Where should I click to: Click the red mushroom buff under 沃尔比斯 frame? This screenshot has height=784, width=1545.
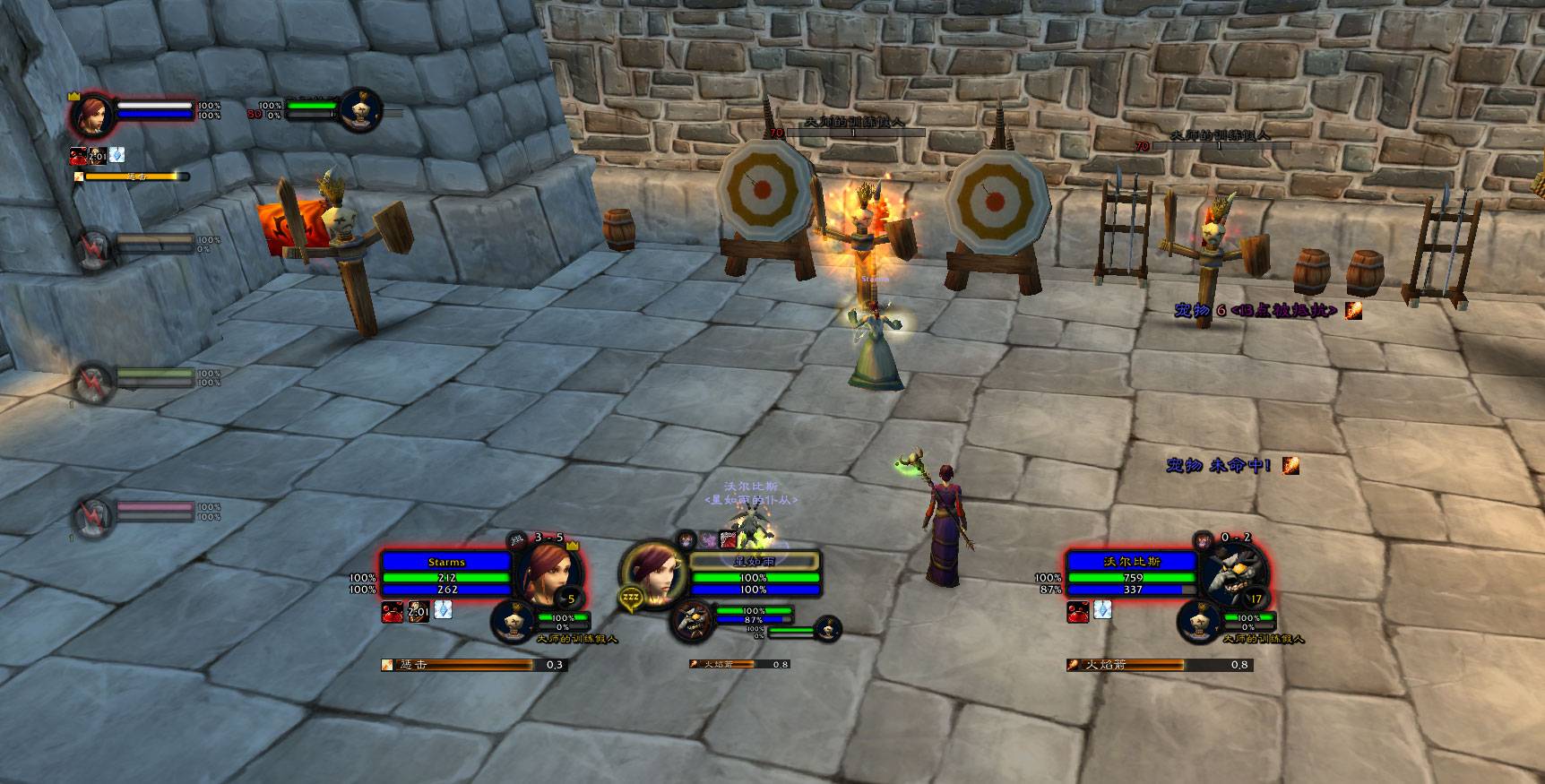1077,612
